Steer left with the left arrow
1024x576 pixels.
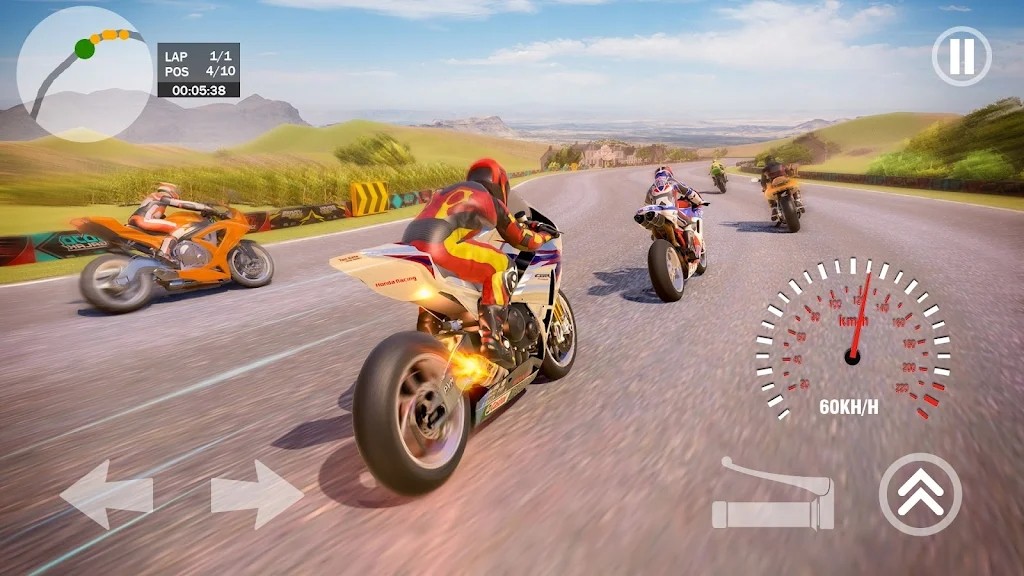(x=106, y=494)
